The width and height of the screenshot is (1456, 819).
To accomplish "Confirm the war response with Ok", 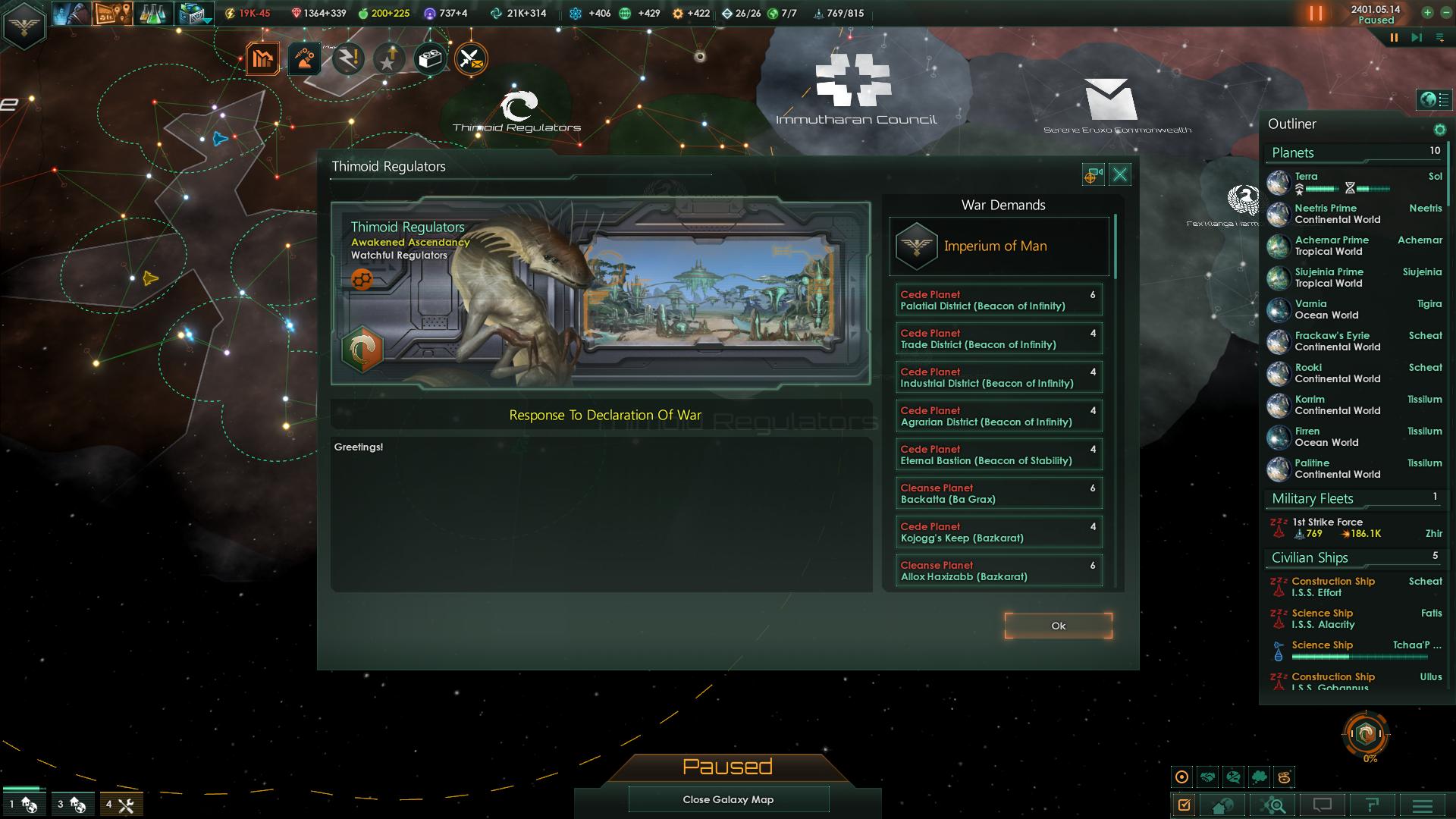I will pos(1058,626).
